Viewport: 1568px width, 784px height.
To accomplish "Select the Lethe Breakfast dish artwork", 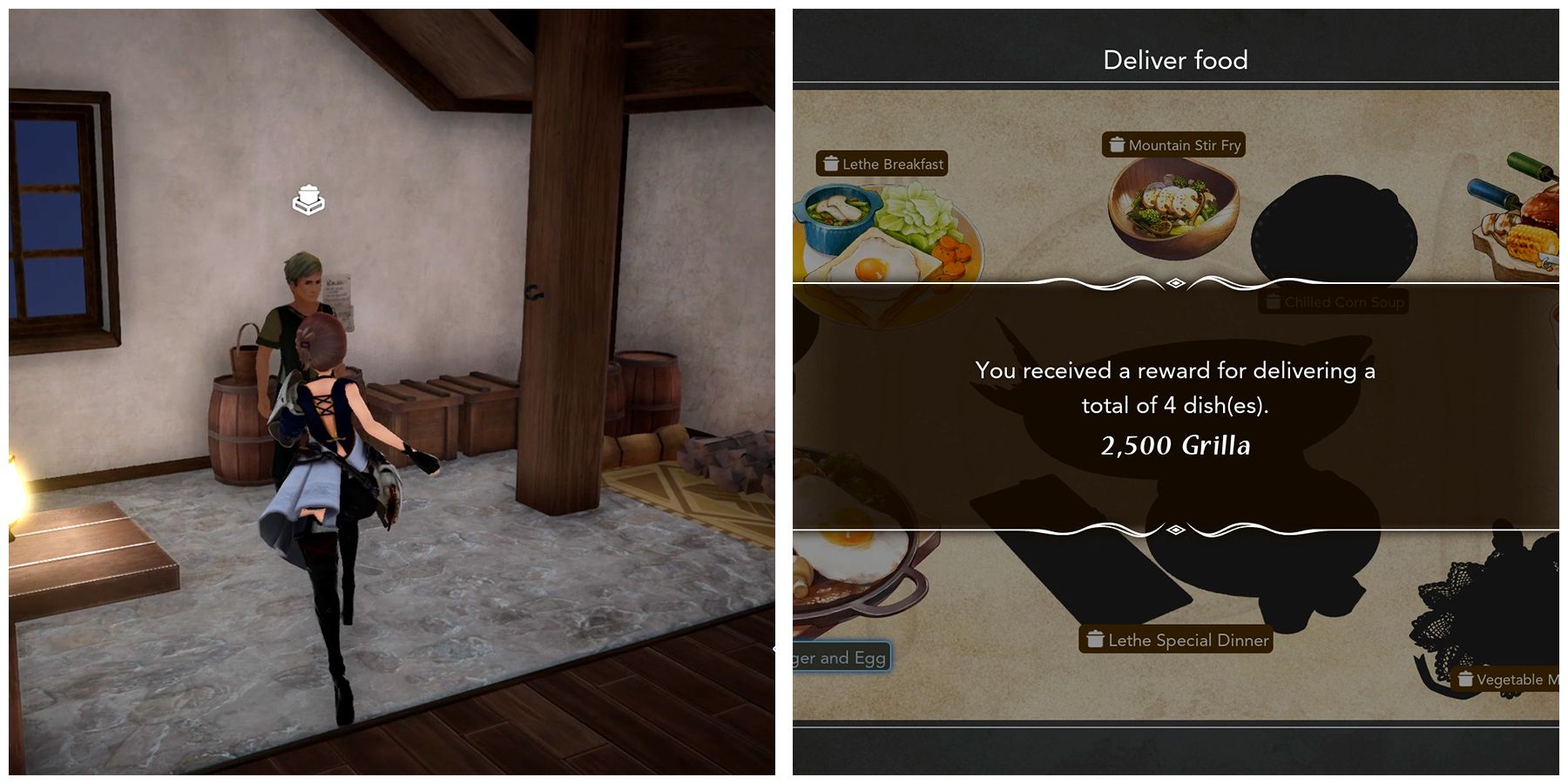I will [x=889, y=235].
